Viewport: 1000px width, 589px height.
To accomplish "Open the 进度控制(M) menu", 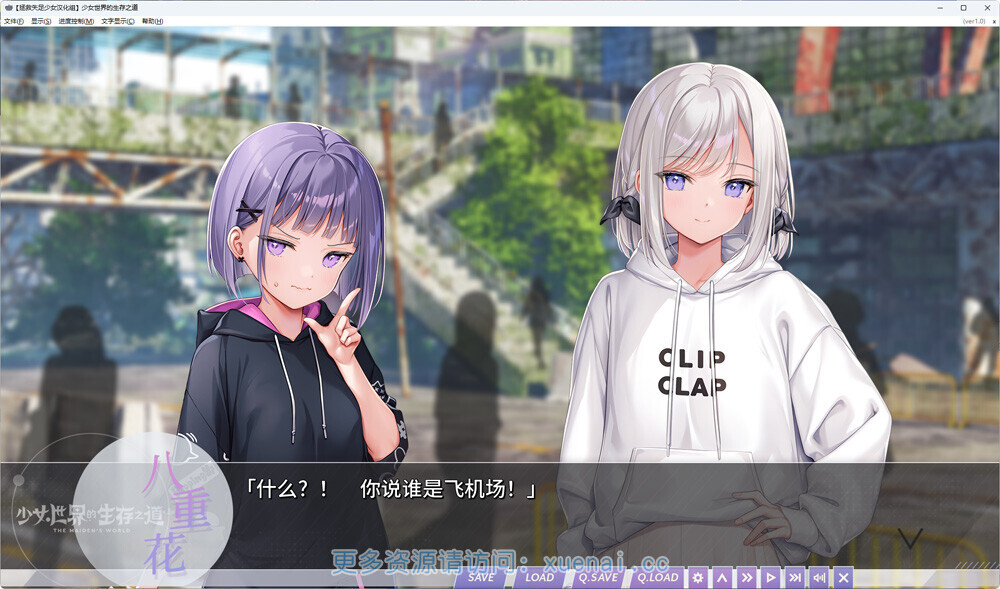I will coord(76,20).
